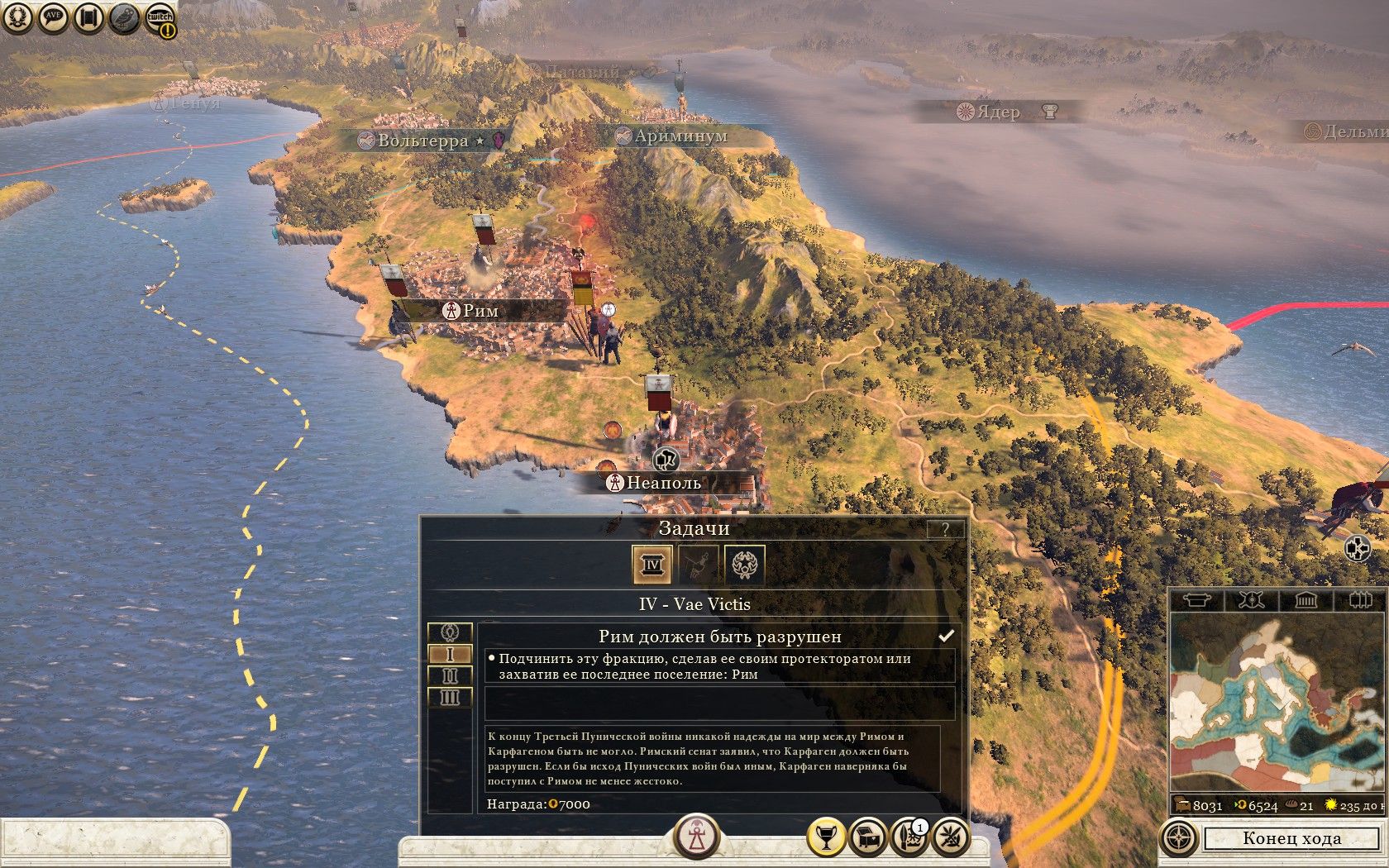Open the scroll encyclopedia icon
Image resolution: width=1389 pixels, height=868 pixels.
click(x=88, y=17)
